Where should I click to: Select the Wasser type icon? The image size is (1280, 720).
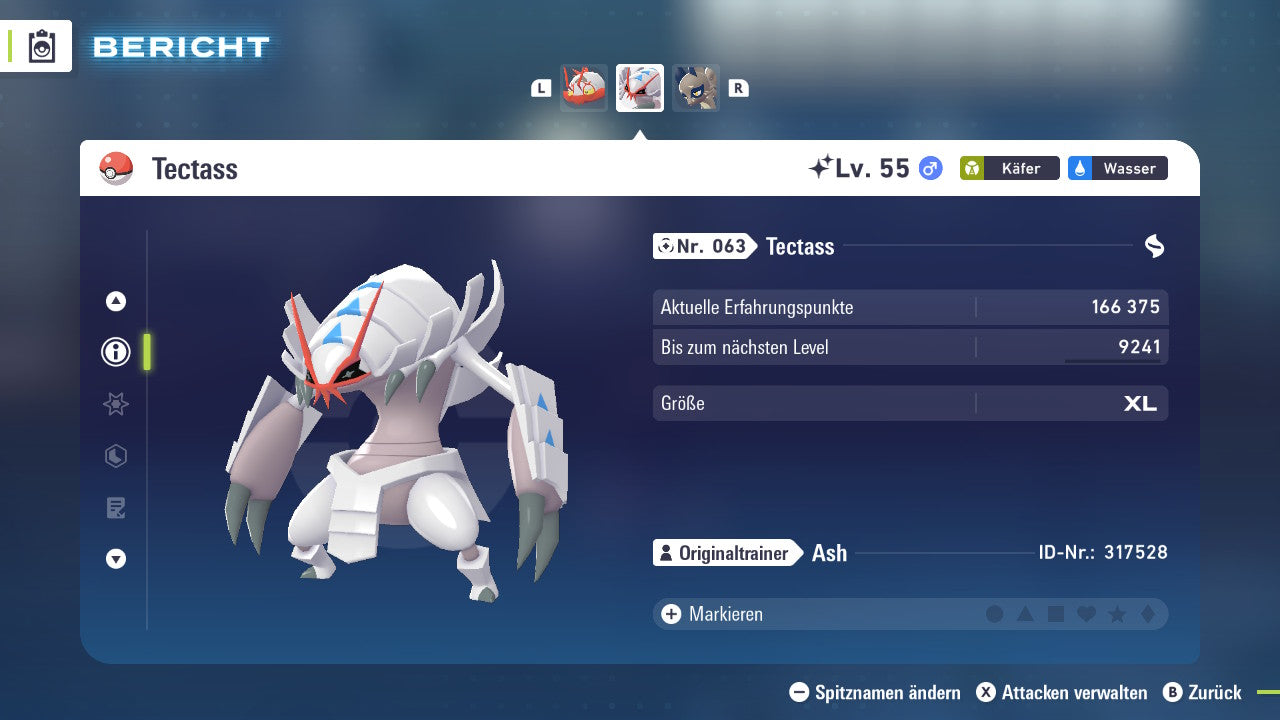coord(1117,168)
